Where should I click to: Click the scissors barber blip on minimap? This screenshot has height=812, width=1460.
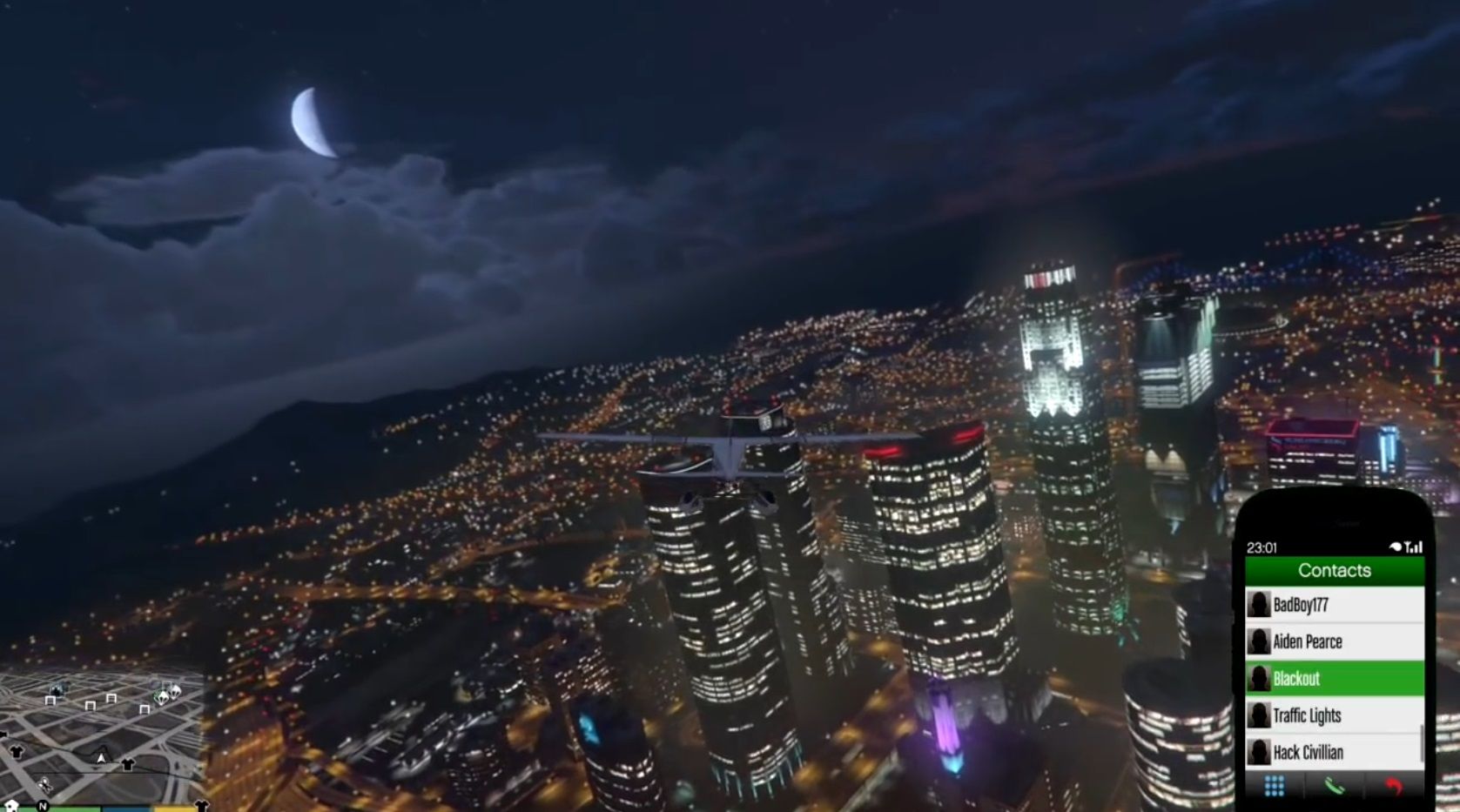[44, 784]
